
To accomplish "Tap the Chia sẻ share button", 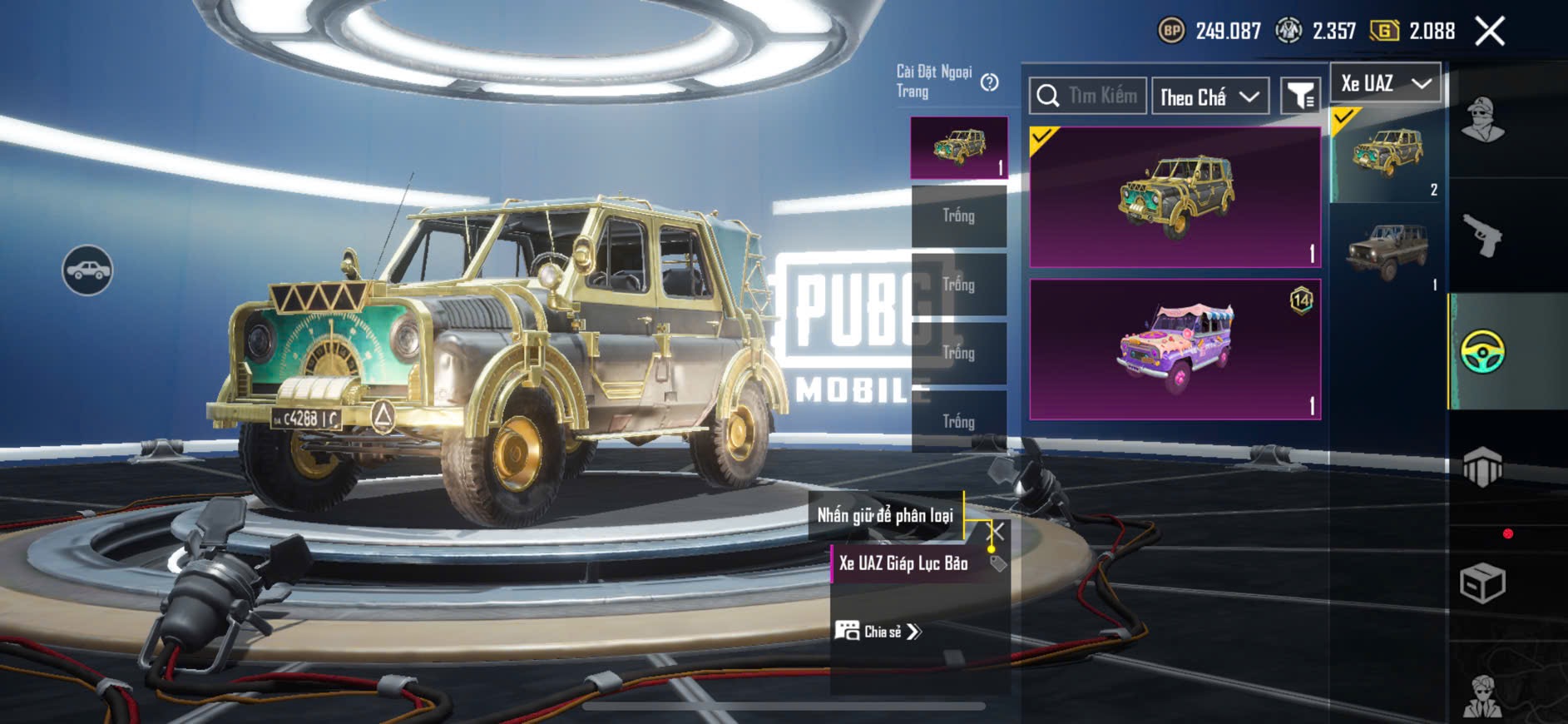I will click(878, 632).
